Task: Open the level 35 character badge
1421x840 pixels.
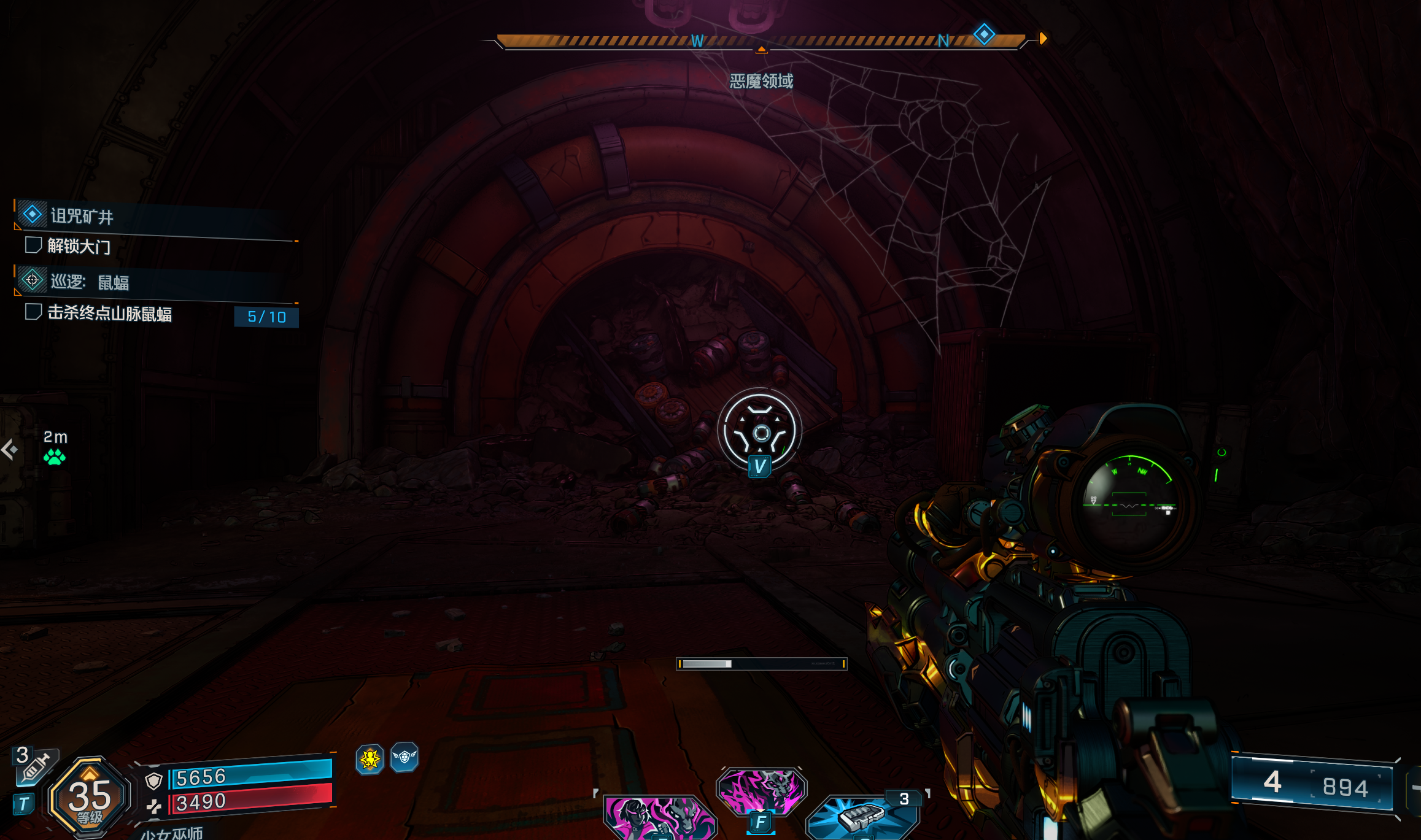Action: click(90, 798)
